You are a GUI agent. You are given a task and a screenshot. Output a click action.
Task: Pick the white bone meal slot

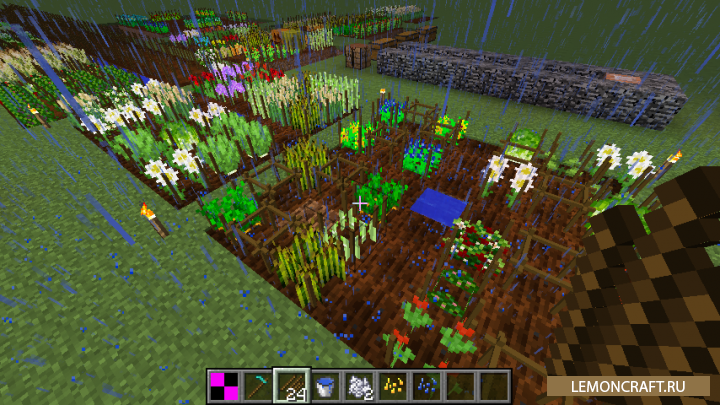(x=359, y=385)
